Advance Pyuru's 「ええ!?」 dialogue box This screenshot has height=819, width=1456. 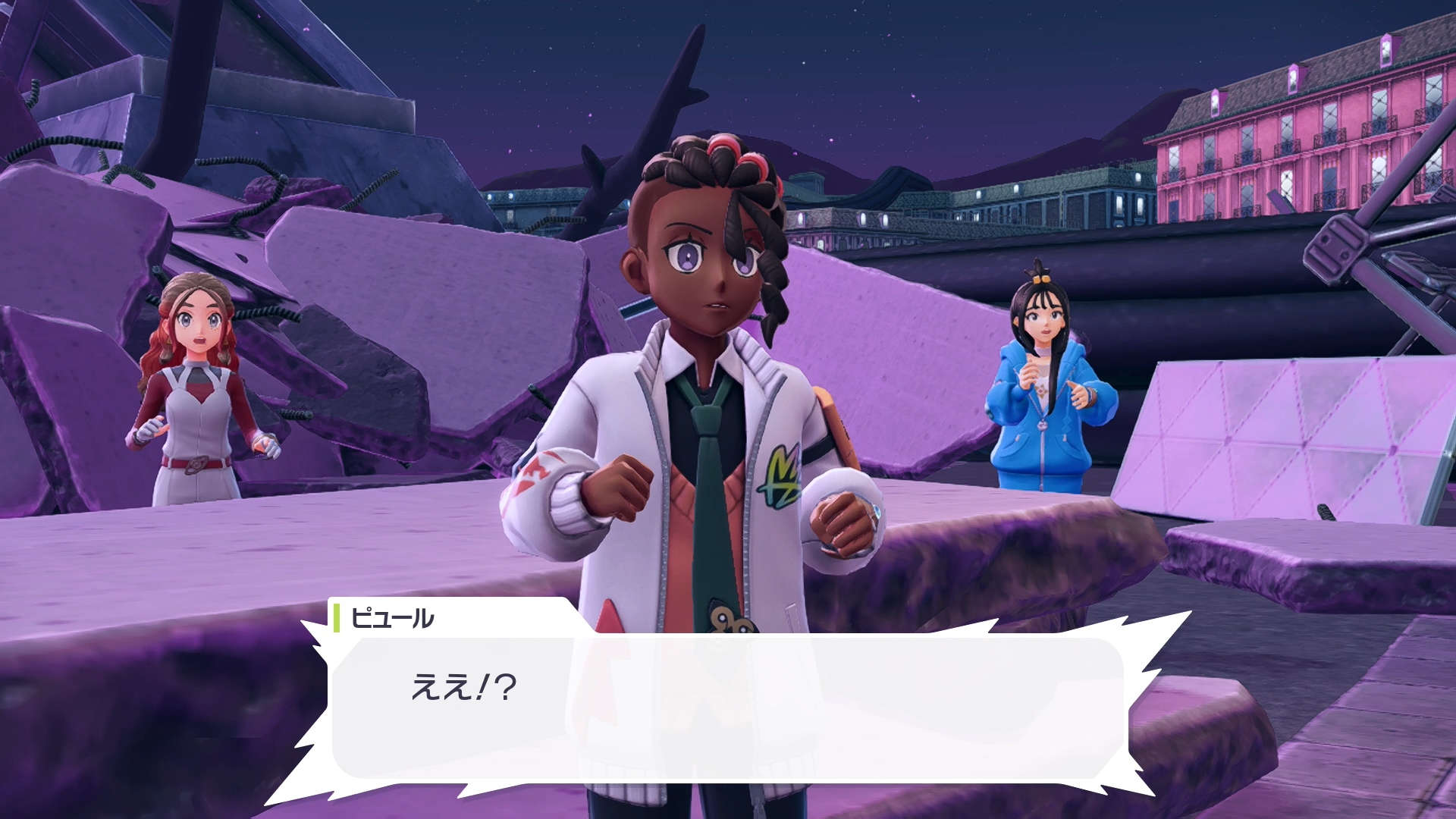tap(728, 707)
